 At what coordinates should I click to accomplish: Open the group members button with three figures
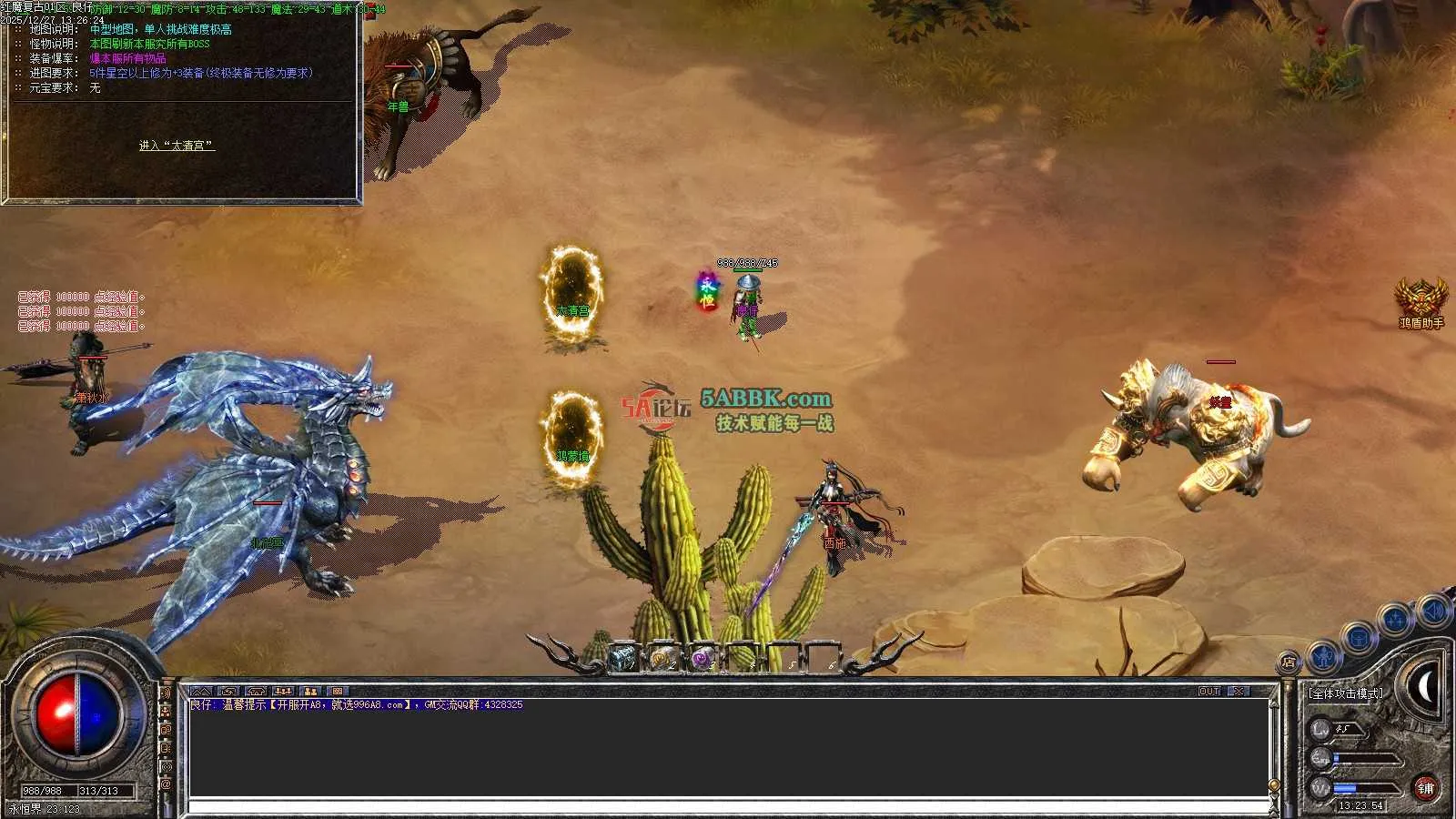tap(283, 692)
